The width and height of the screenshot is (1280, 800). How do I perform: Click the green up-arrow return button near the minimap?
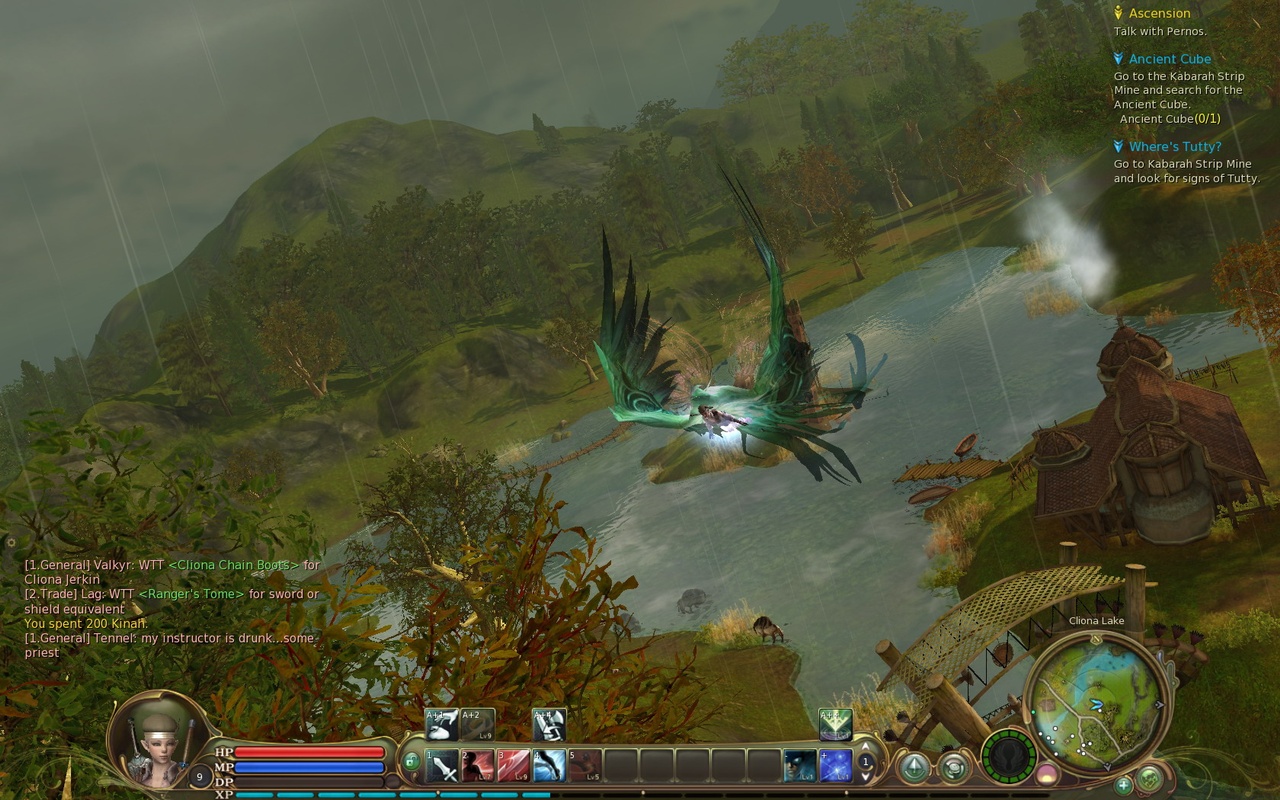(914, 766)
